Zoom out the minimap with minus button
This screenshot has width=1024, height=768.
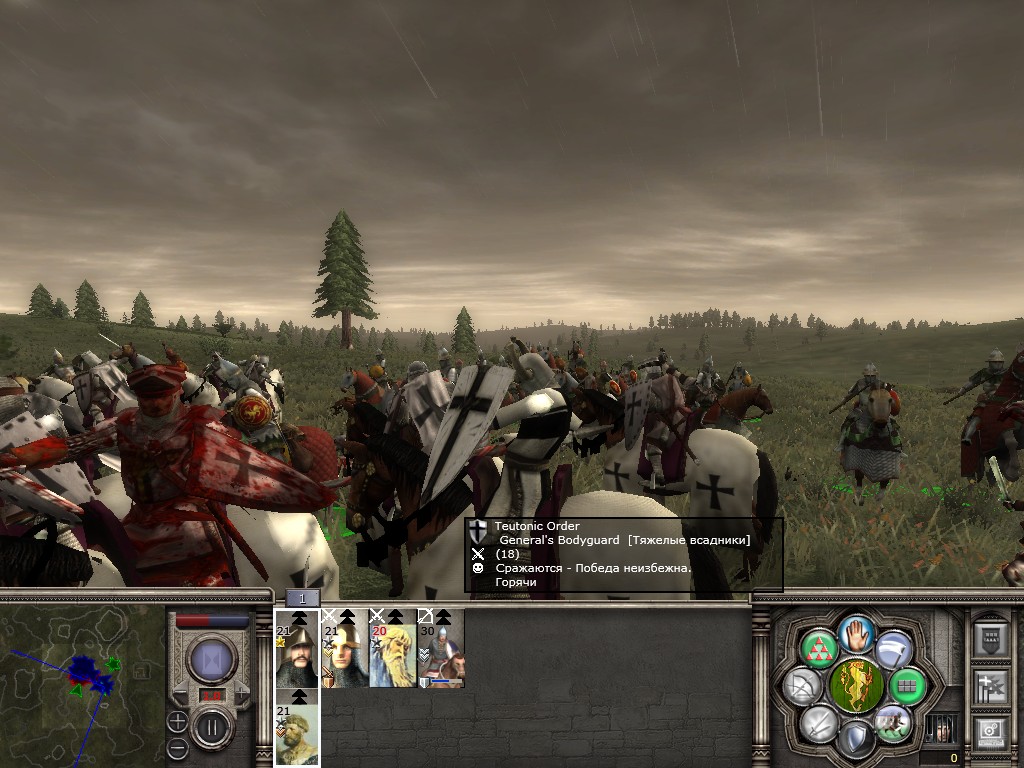177,746
